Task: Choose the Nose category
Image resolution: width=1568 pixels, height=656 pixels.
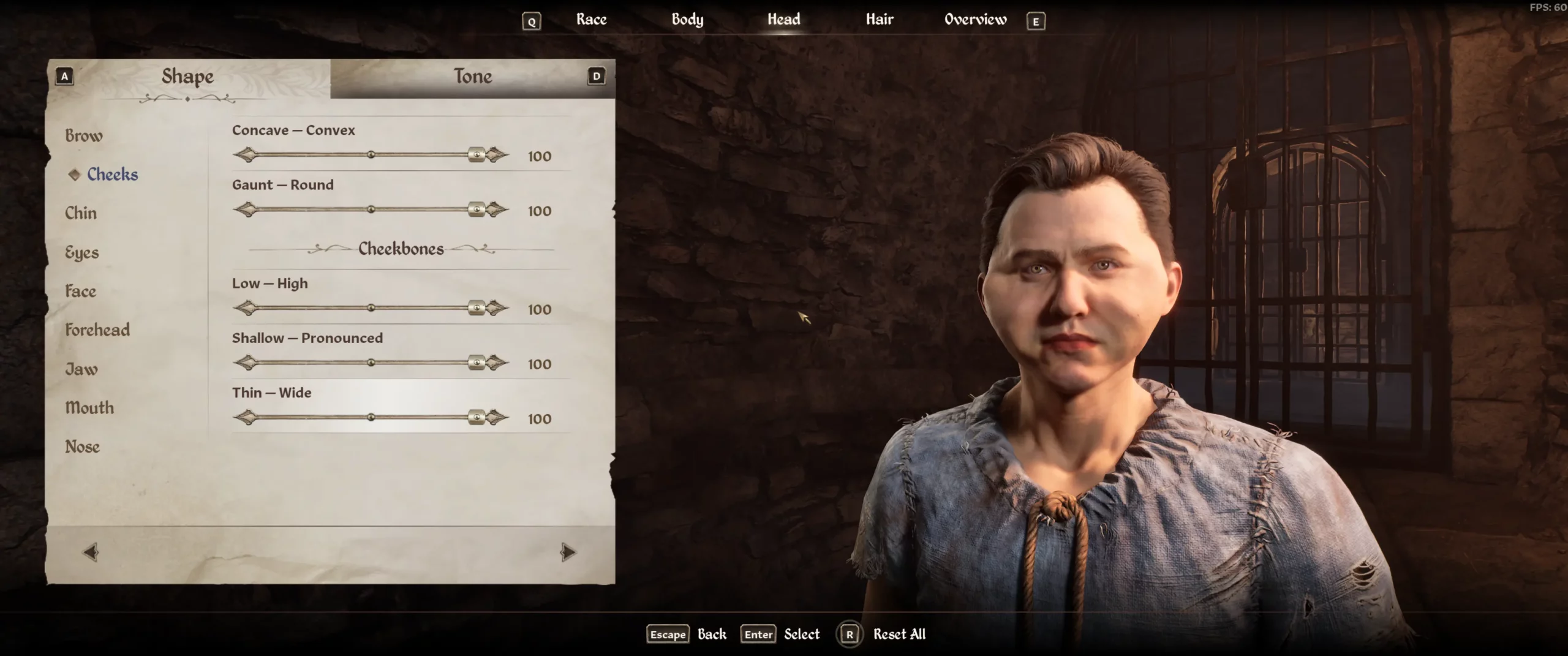Action: 83,447
